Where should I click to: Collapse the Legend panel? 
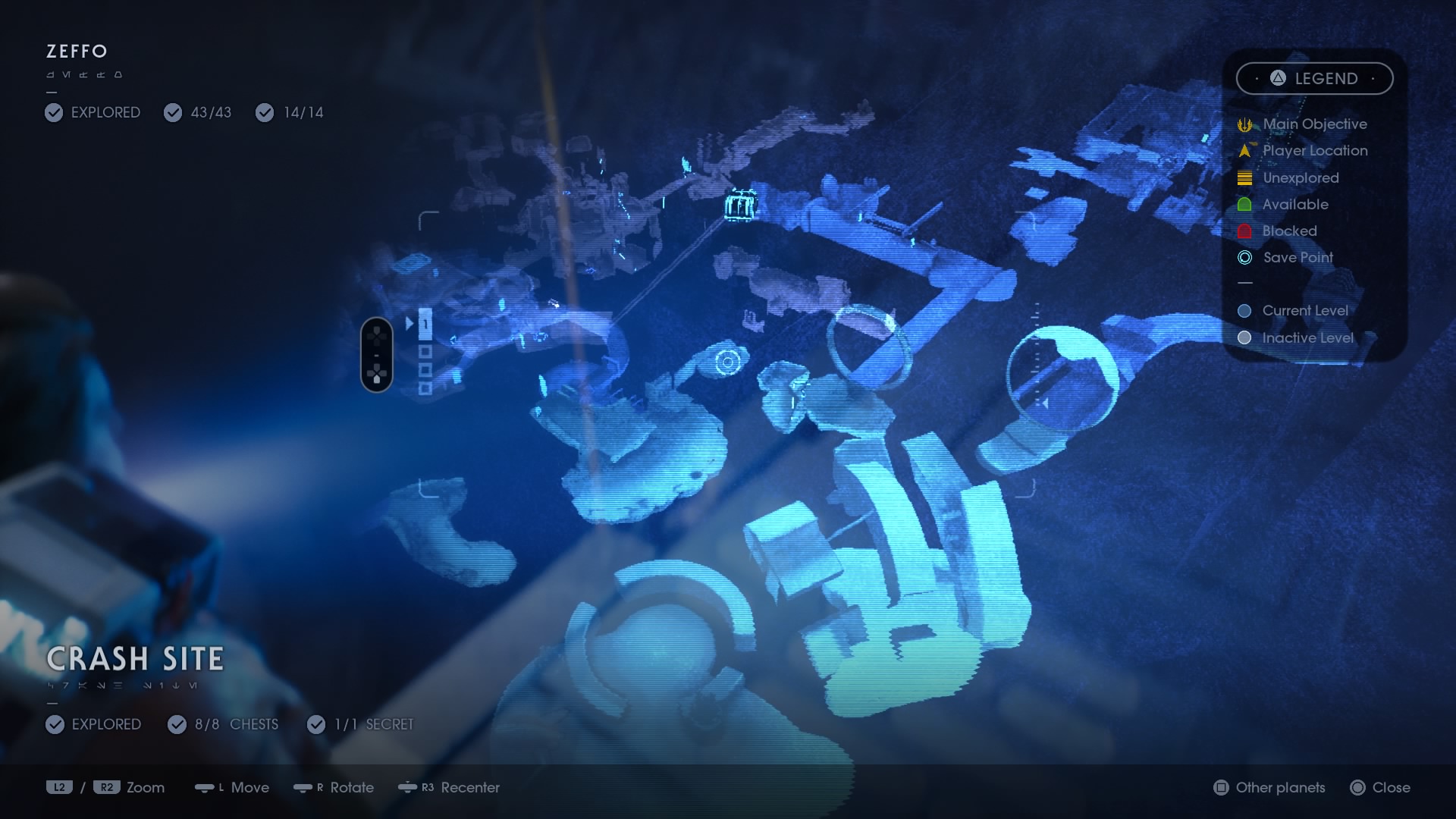coord(1314,78)
